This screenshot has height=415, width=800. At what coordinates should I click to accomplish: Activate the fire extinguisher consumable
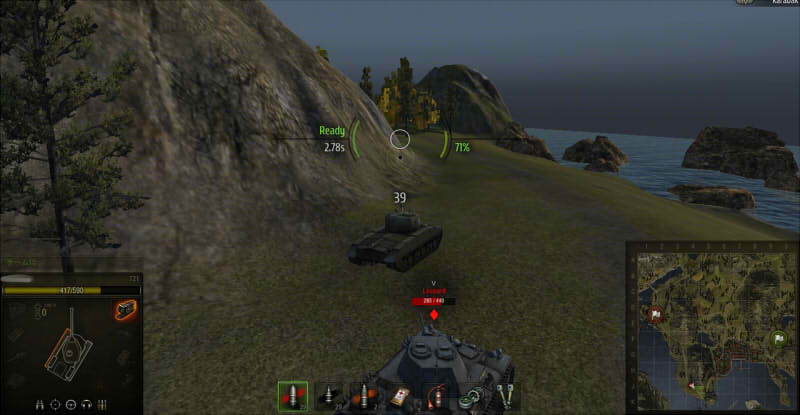(435, 397)
